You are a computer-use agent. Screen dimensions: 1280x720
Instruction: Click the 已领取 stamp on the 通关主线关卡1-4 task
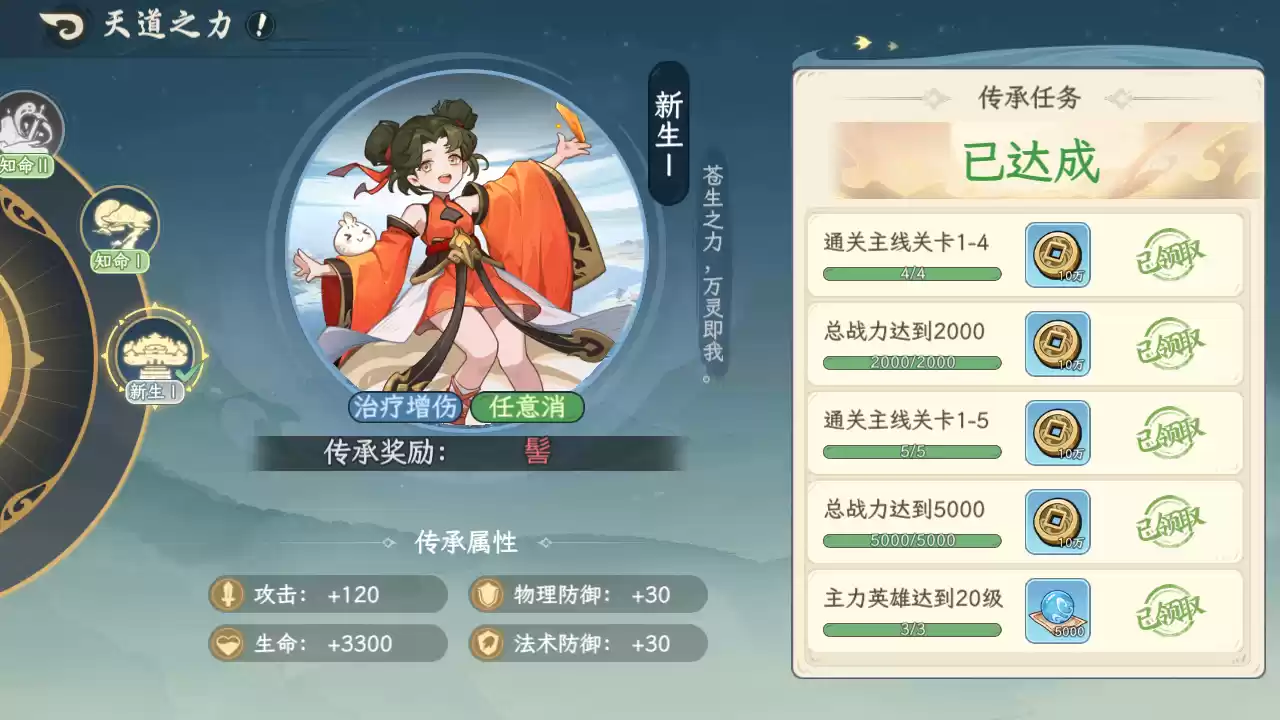pyautogui.click(x=1170, y=253)
